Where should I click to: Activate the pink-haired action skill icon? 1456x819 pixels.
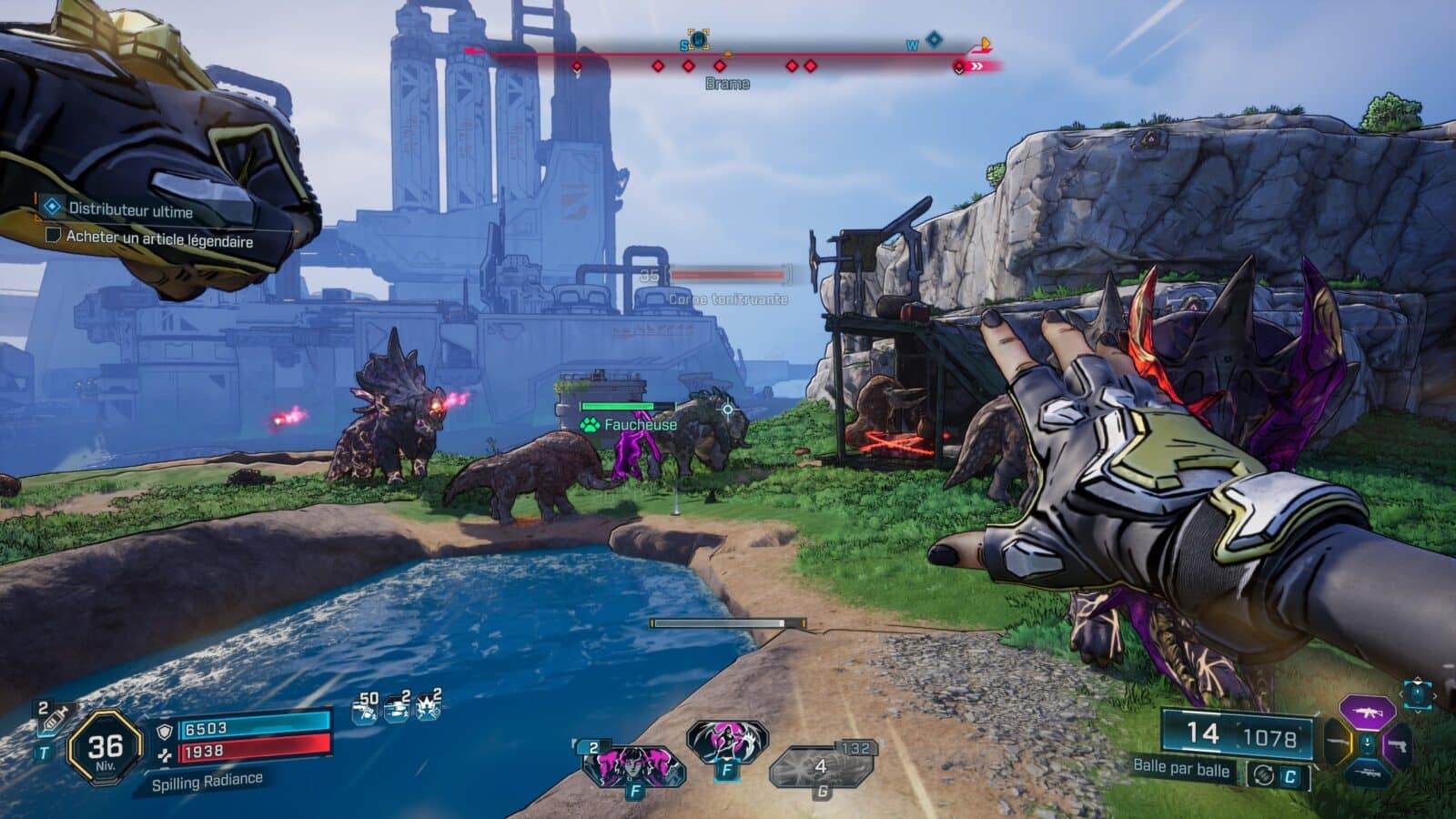click(x=632, y=766)
